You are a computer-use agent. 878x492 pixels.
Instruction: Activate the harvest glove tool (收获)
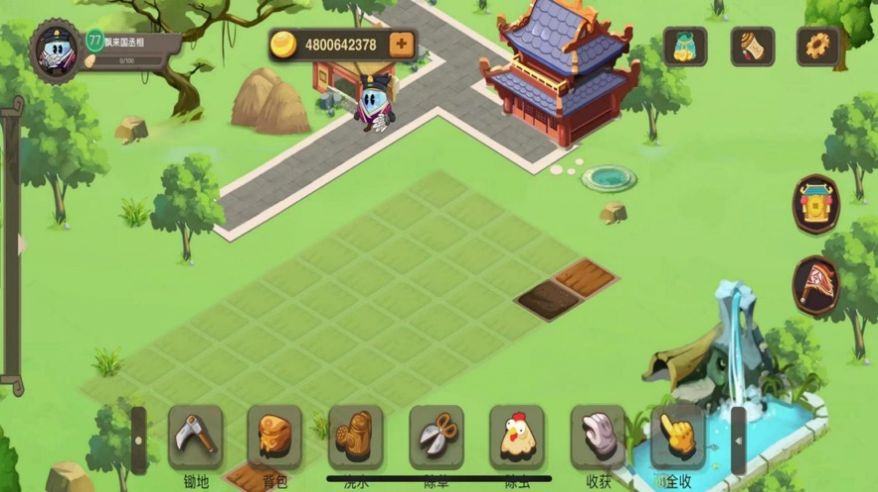597,437
